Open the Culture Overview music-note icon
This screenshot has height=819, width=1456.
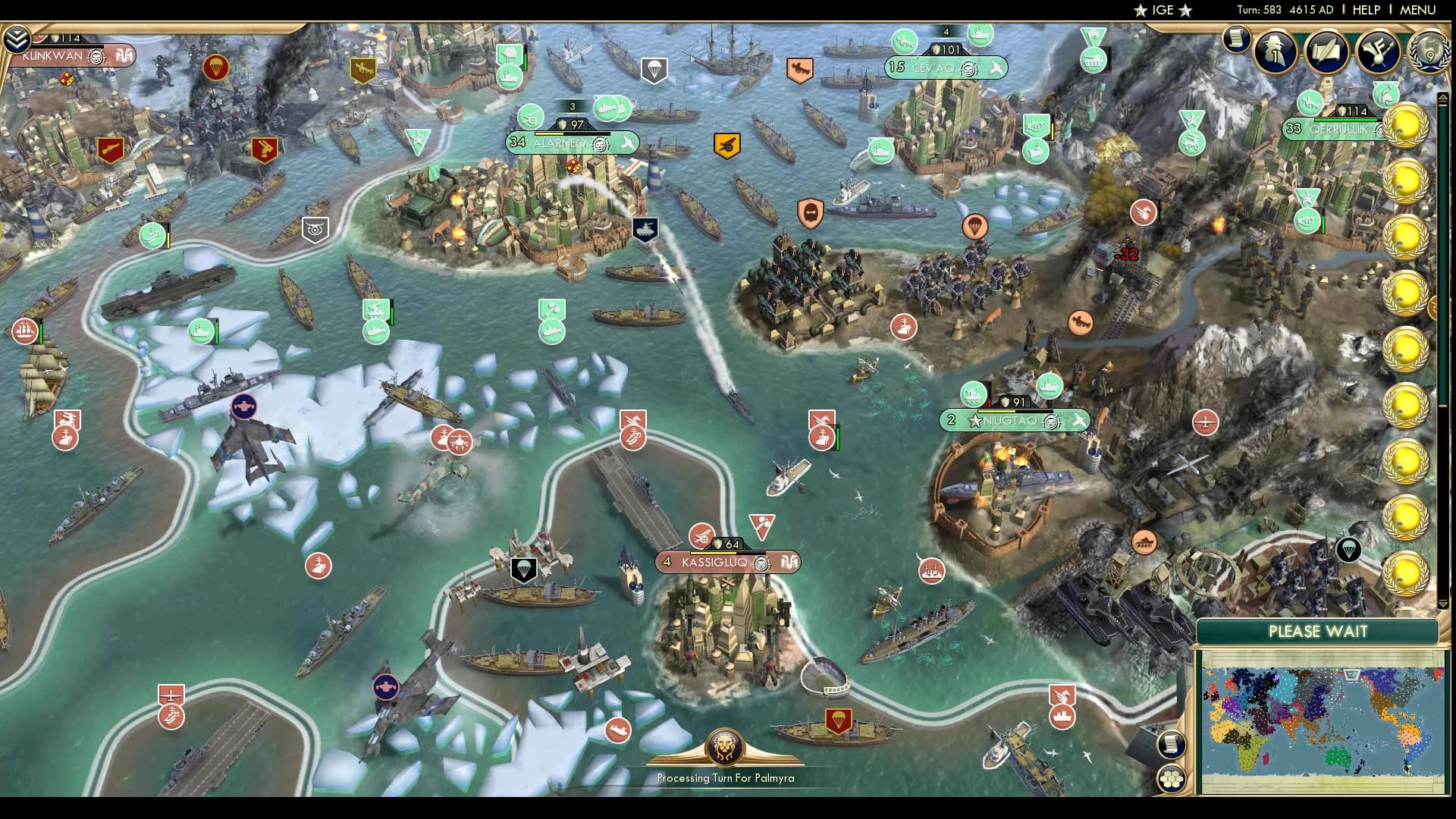(1378, 52)
